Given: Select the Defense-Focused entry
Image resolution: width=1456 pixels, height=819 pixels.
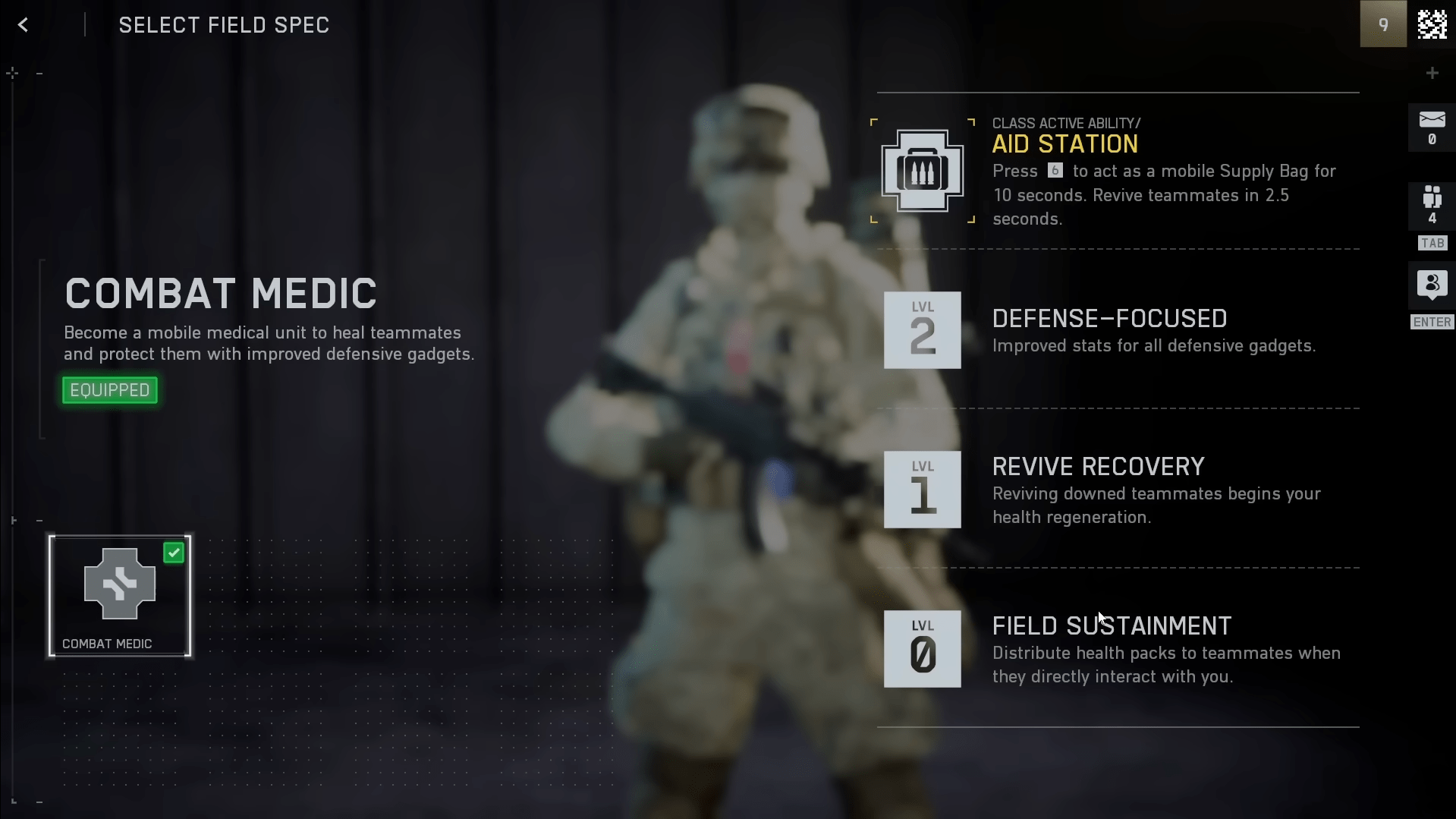Looking at the screenshot, I should pyautogui.click(x=1109, y=319).
